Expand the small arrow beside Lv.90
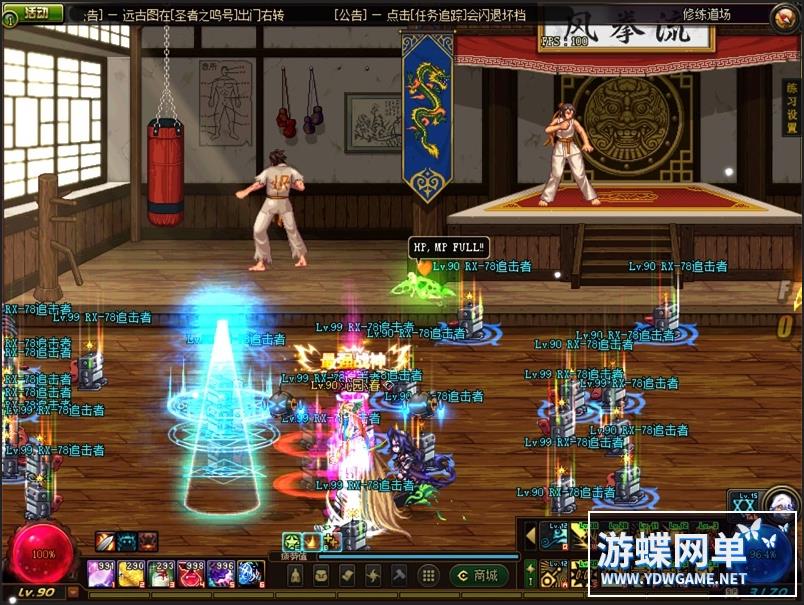This screenshot has height=605, width=804. pyautogui.click(x=73, y=593)
